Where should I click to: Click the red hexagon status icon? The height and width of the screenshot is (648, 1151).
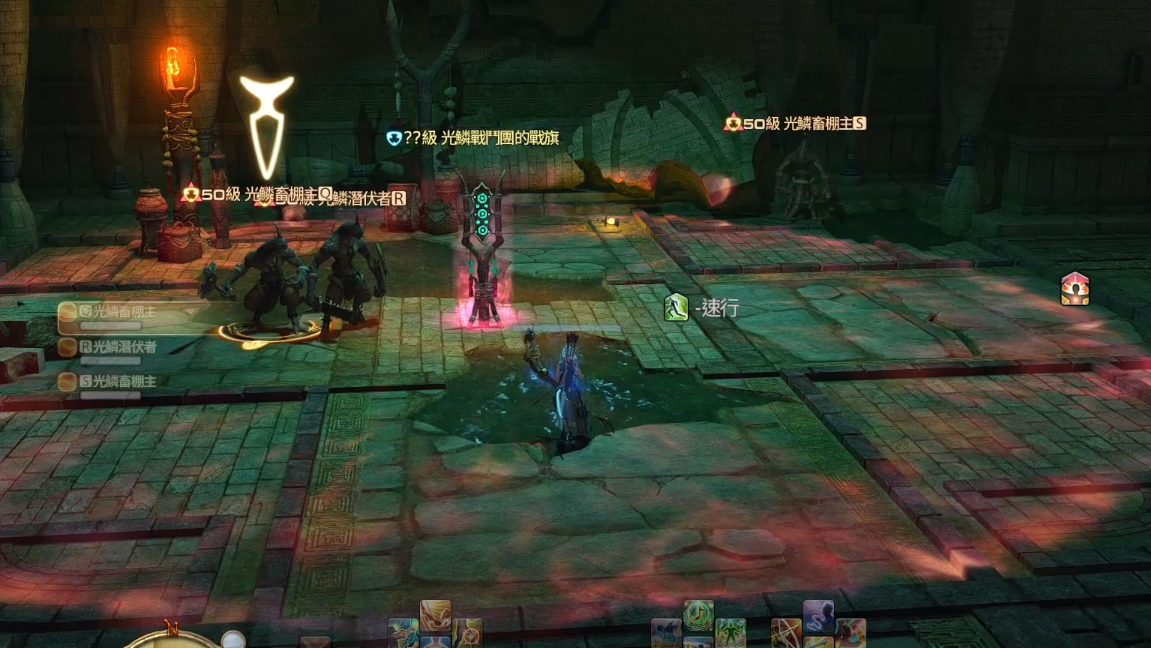coord(1075,289)
